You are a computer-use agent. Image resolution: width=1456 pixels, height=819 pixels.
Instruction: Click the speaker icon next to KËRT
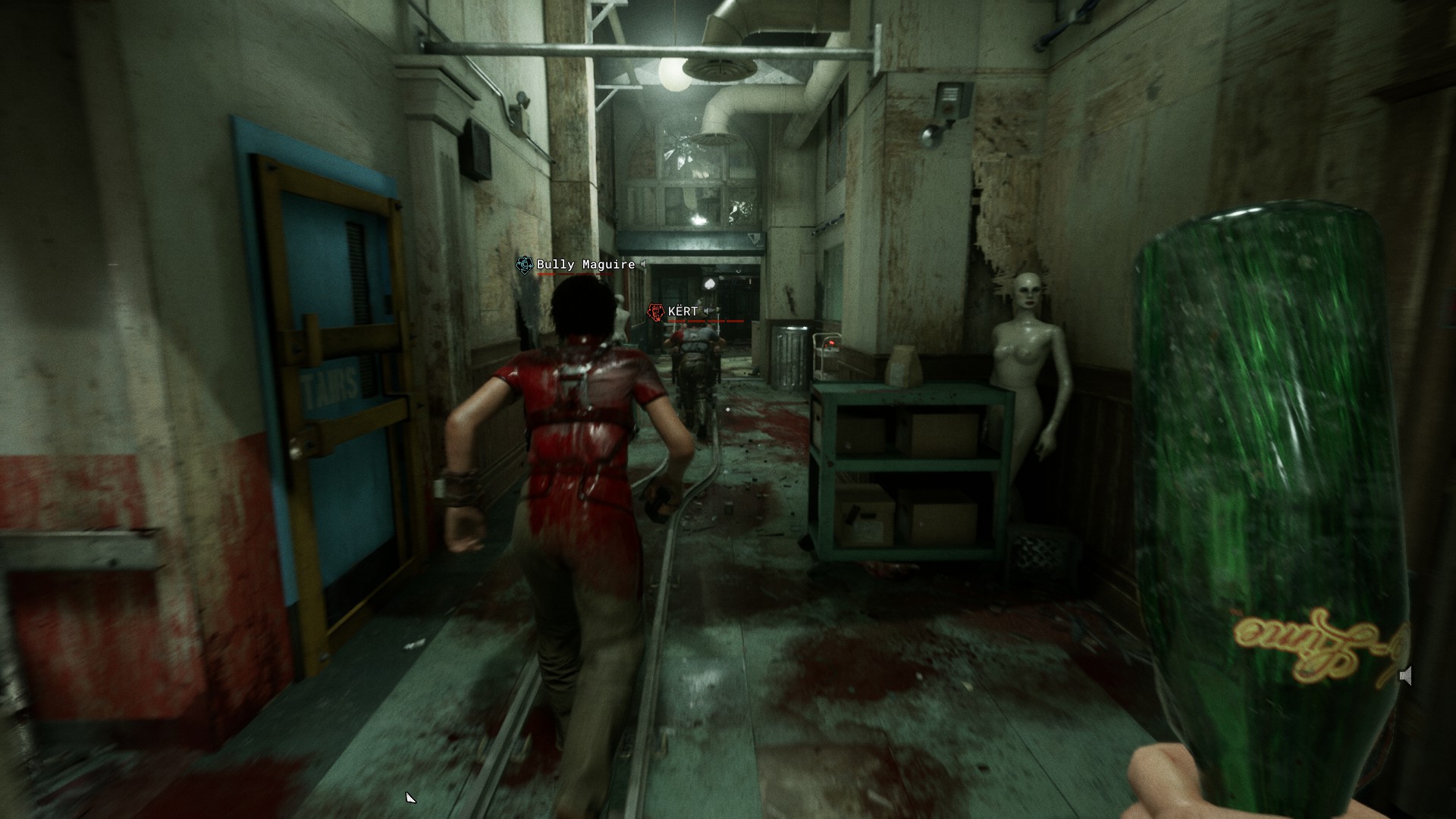click(707, 312)
